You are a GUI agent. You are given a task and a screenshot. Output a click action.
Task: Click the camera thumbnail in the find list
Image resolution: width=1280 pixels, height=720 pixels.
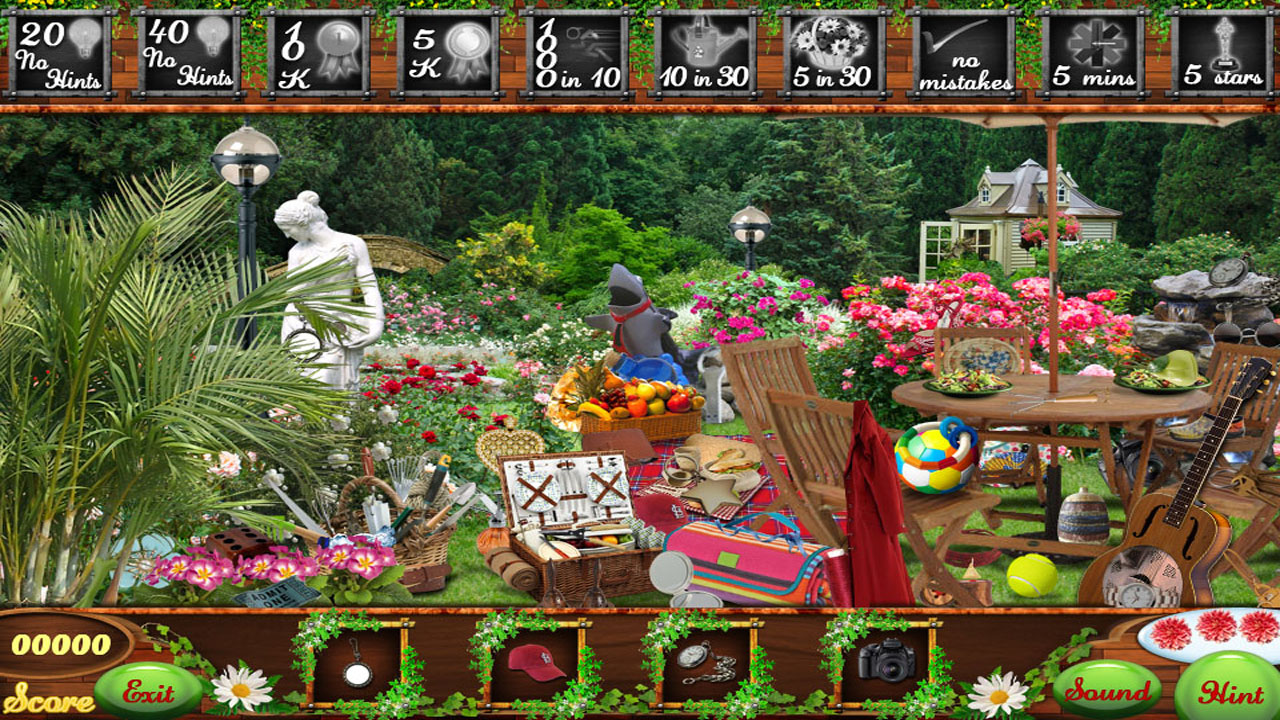point(888,658)
